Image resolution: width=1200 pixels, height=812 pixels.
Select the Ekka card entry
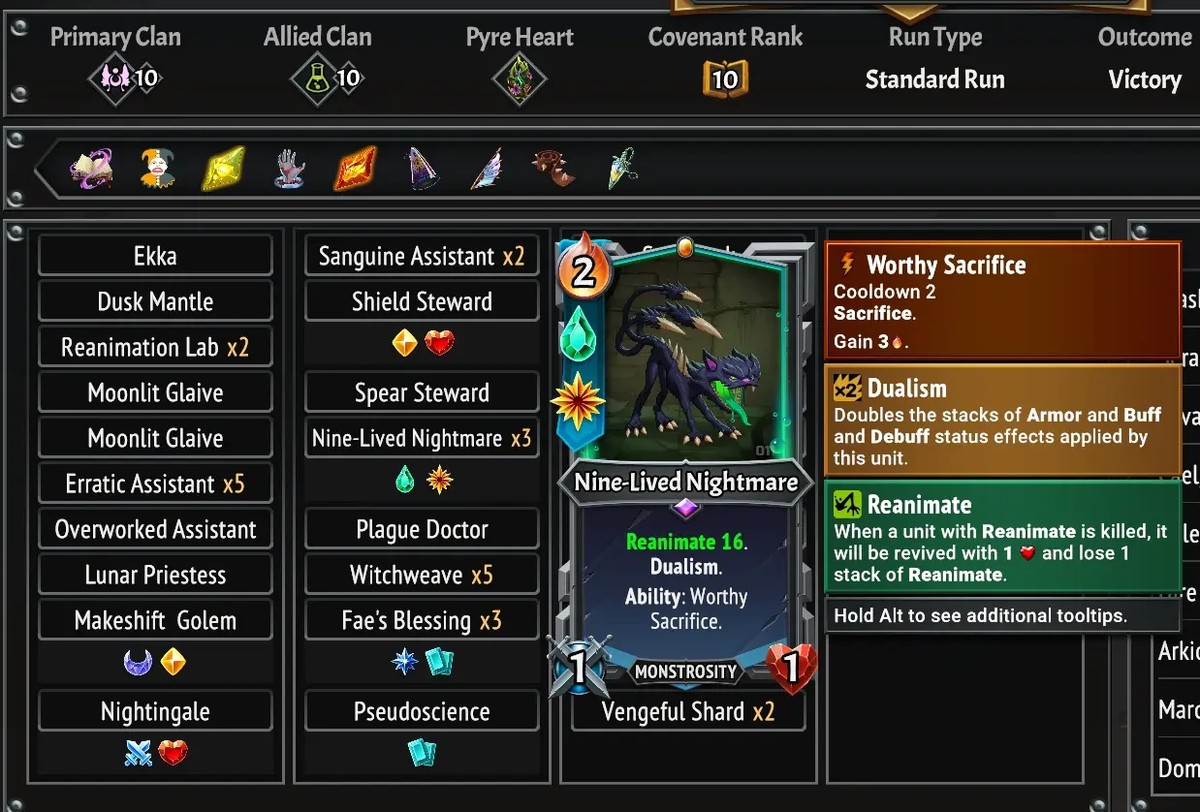[155, 256]
